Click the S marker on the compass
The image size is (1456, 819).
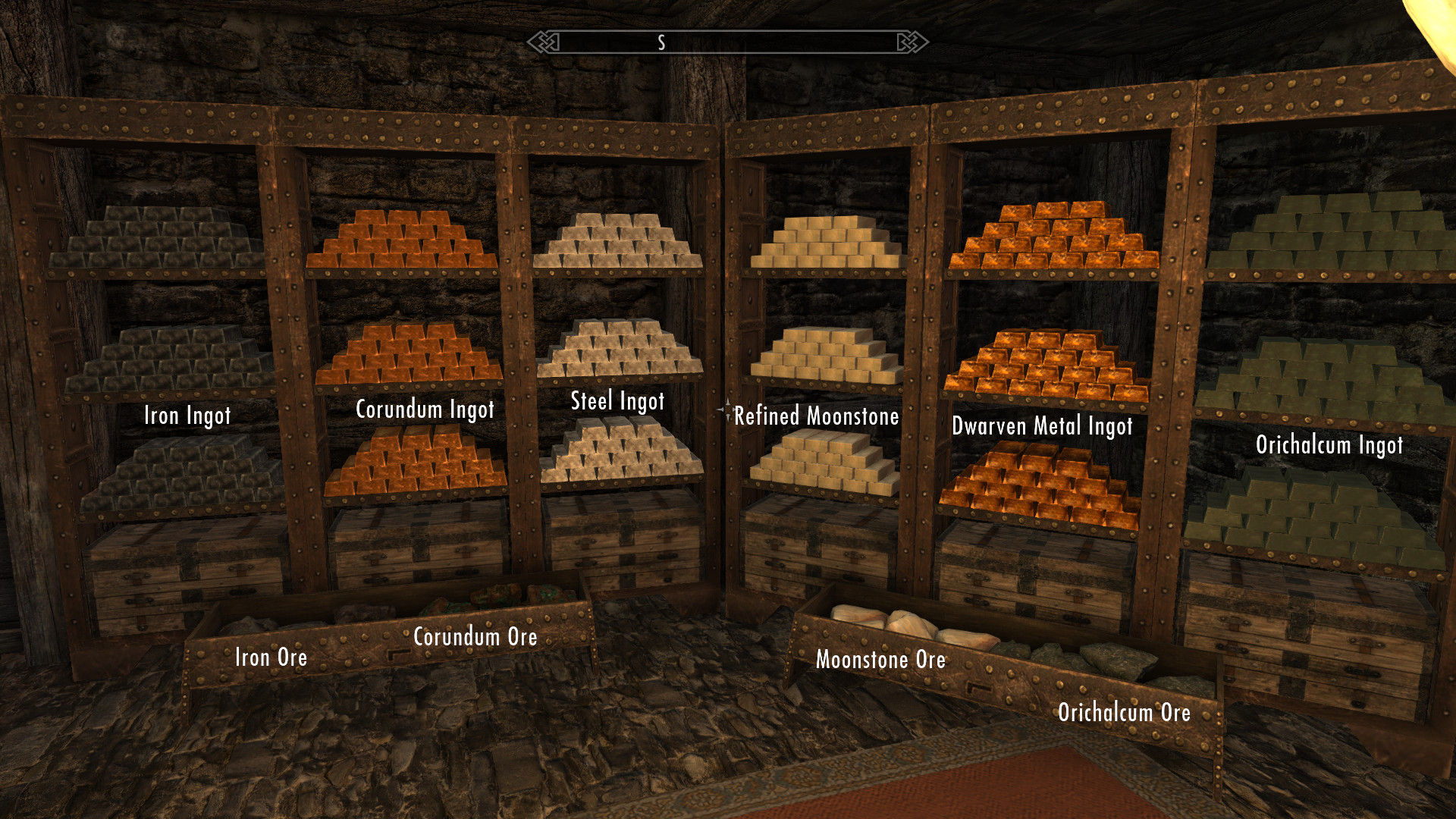point(660,42)
